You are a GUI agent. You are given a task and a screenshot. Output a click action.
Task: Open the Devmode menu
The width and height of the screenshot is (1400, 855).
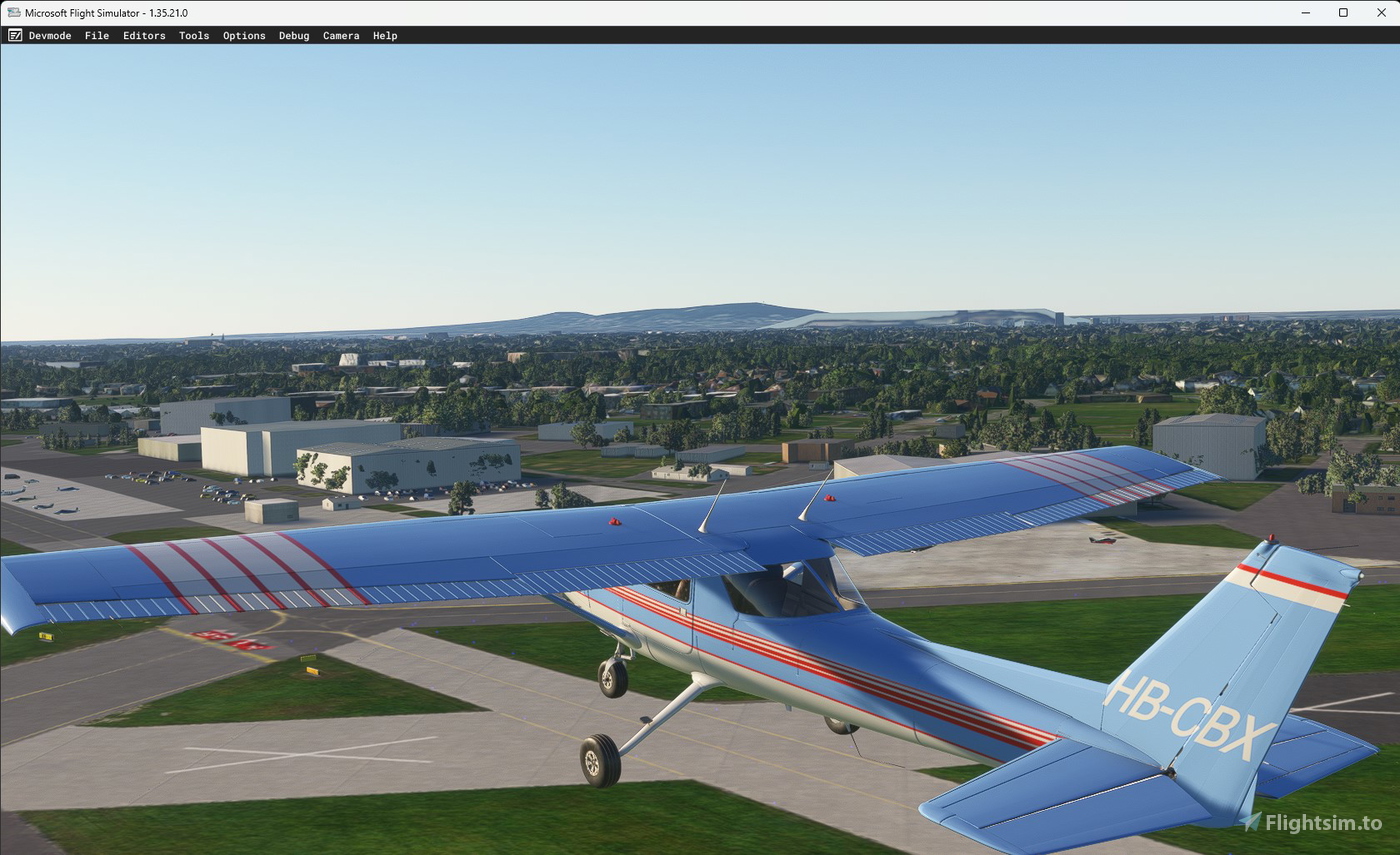click(50, 35)
